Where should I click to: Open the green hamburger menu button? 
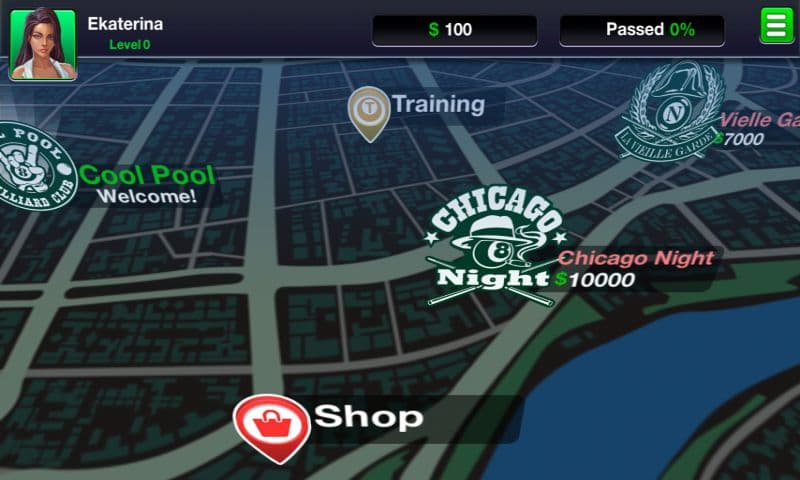click(775, 25)
